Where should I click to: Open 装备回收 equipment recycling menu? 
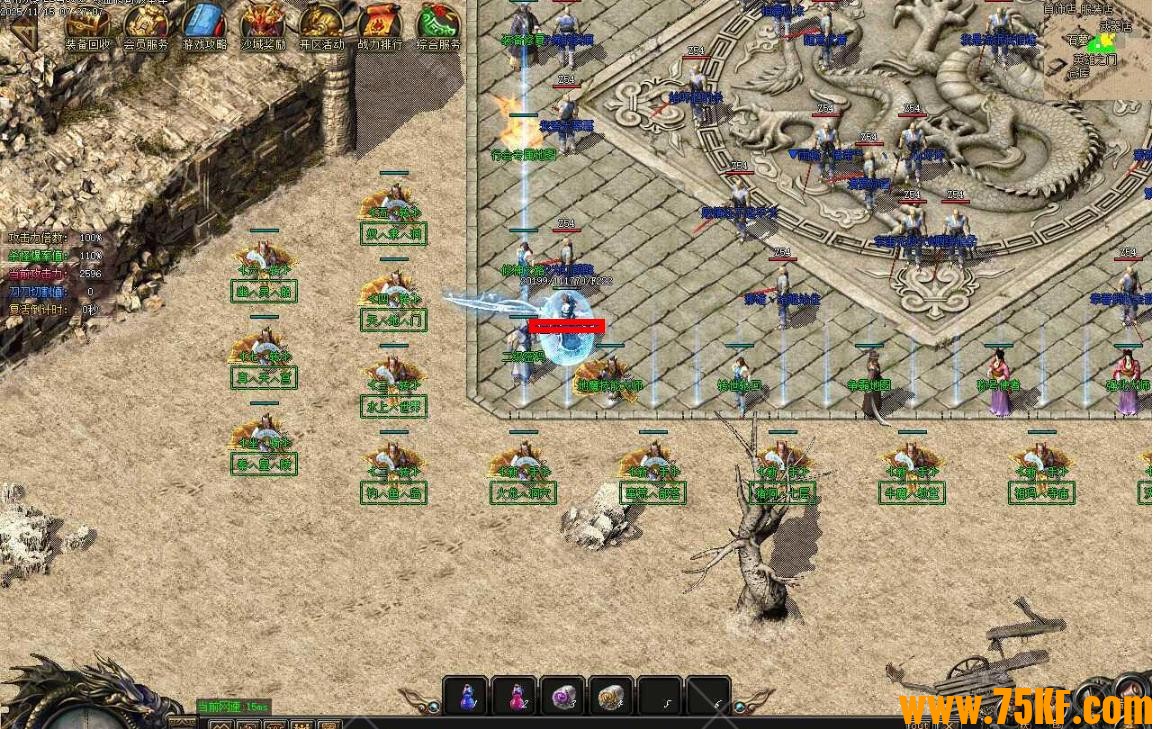point(88,26)
